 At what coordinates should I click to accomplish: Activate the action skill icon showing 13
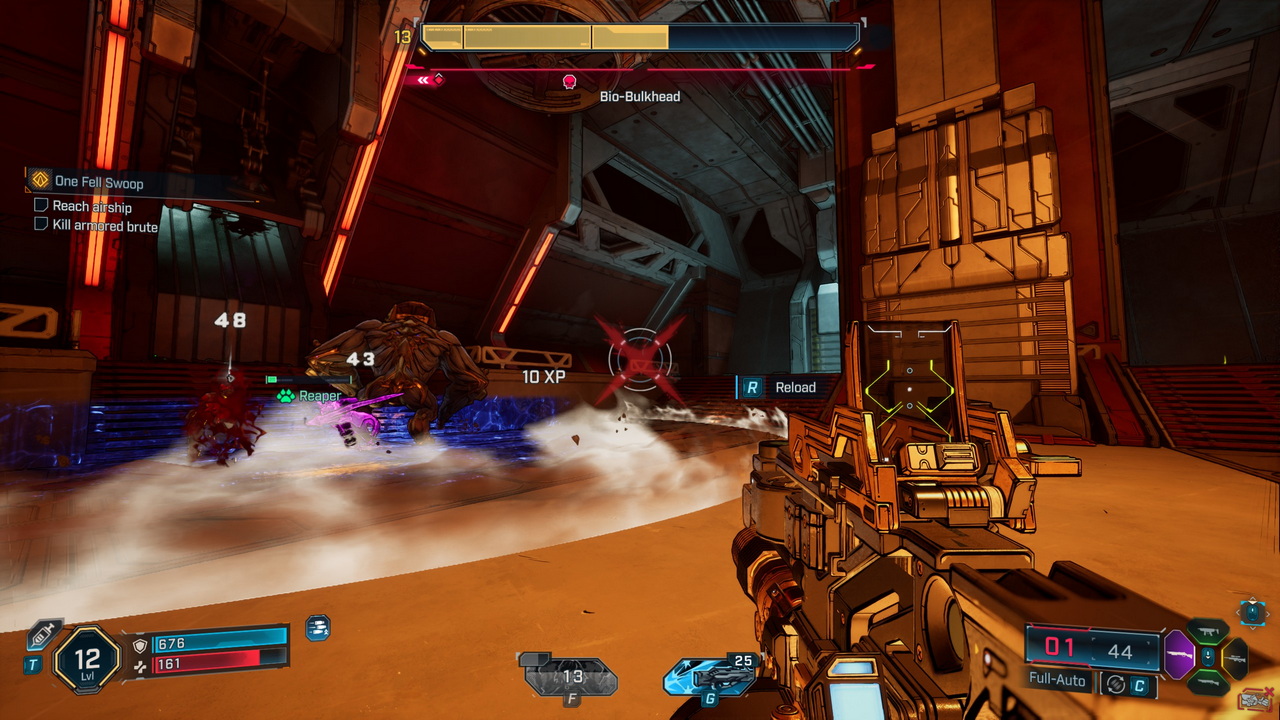point(570,677)
